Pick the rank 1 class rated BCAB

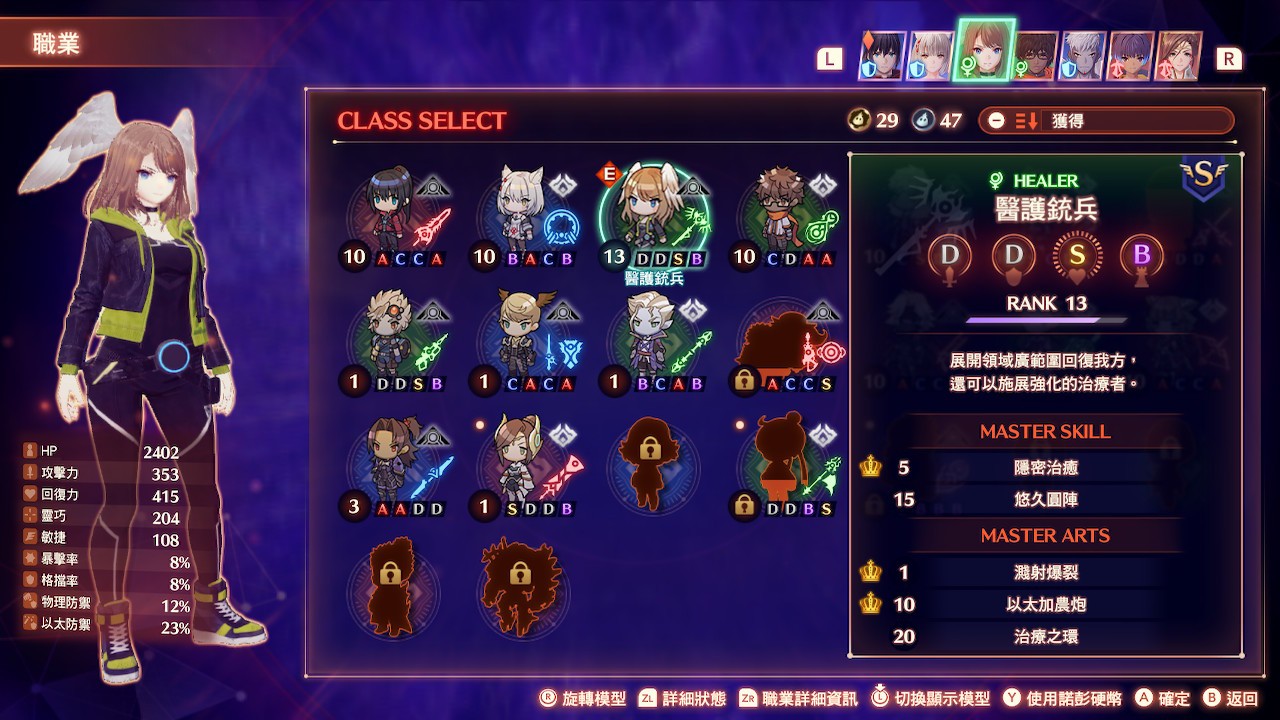coord(654,340)
